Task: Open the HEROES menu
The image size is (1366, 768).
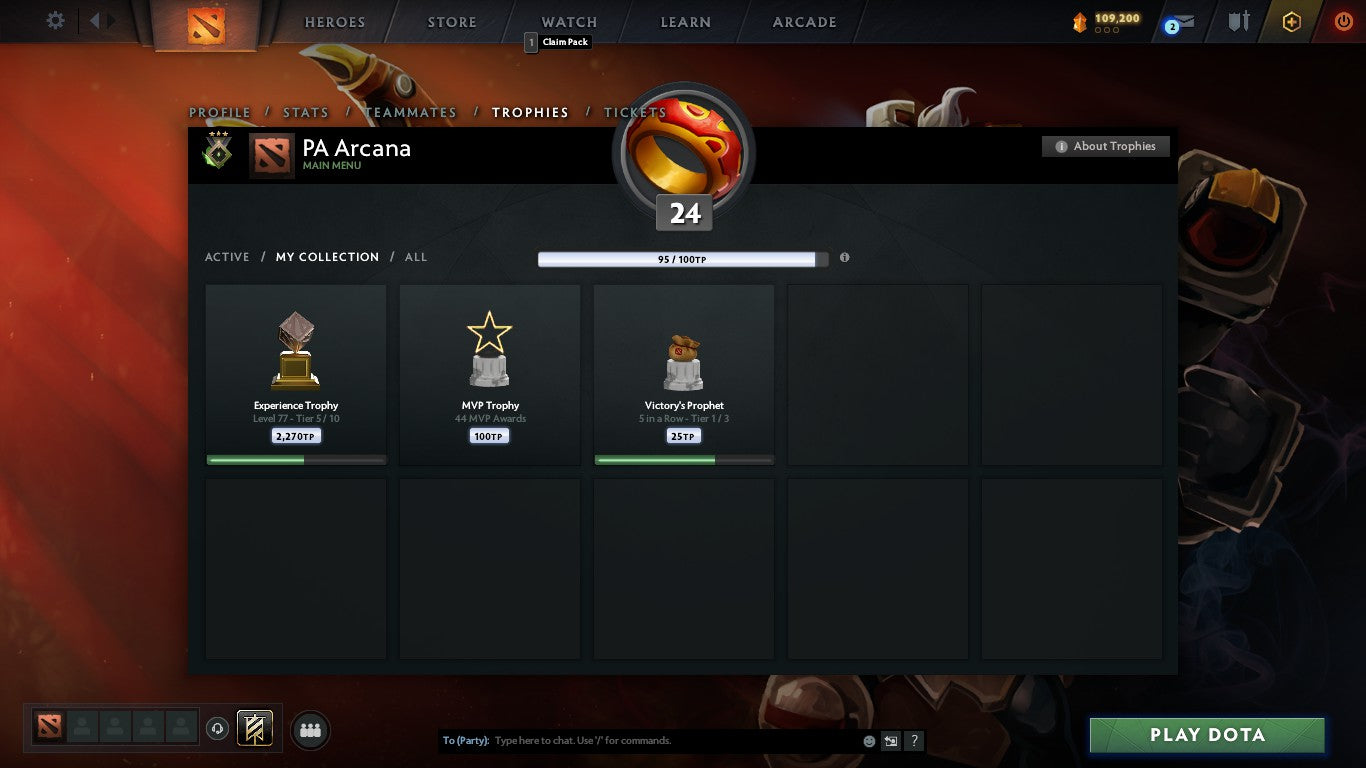Action: tap(334, 21)
